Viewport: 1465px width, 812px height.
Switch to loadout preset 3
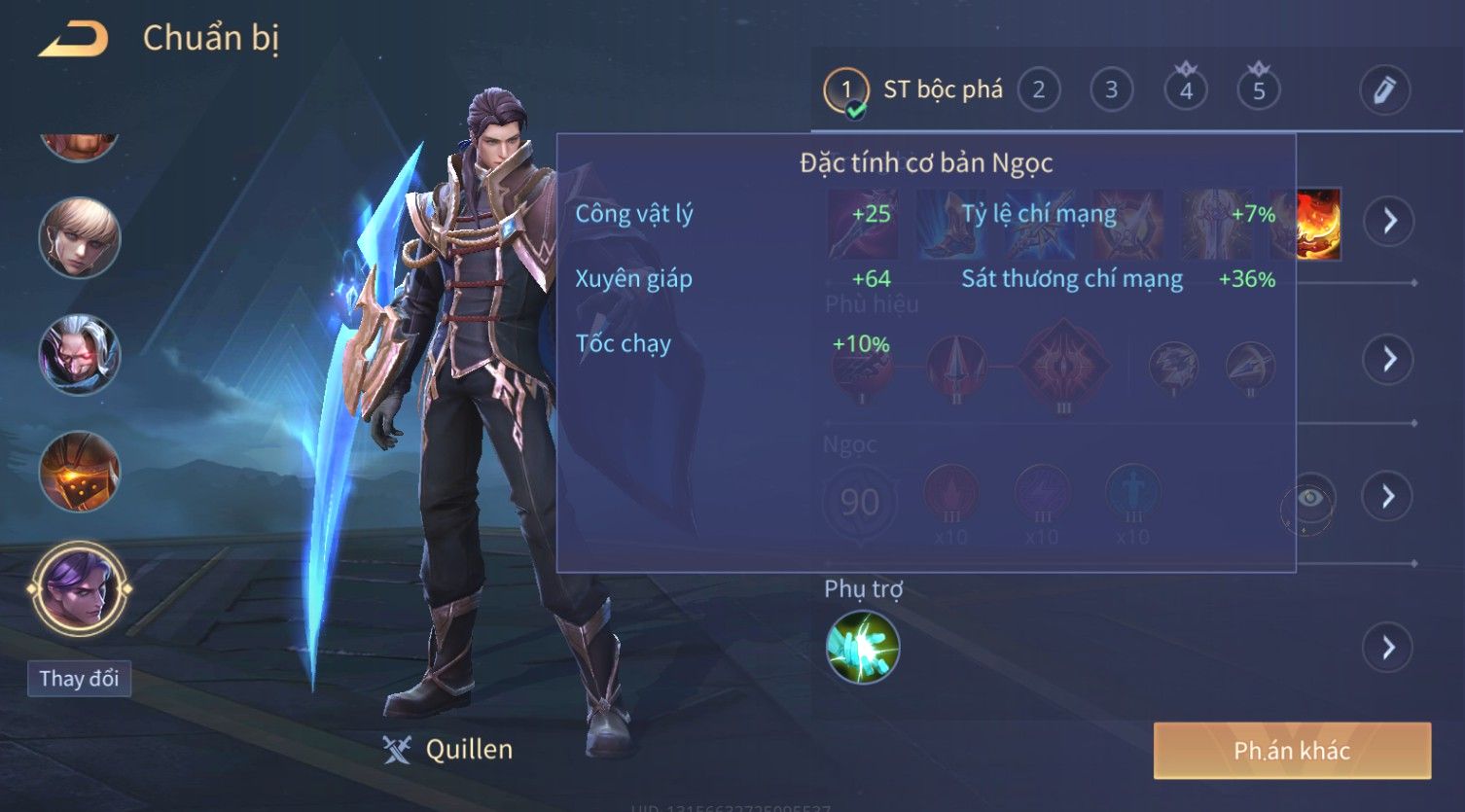tap(1111, 90)
